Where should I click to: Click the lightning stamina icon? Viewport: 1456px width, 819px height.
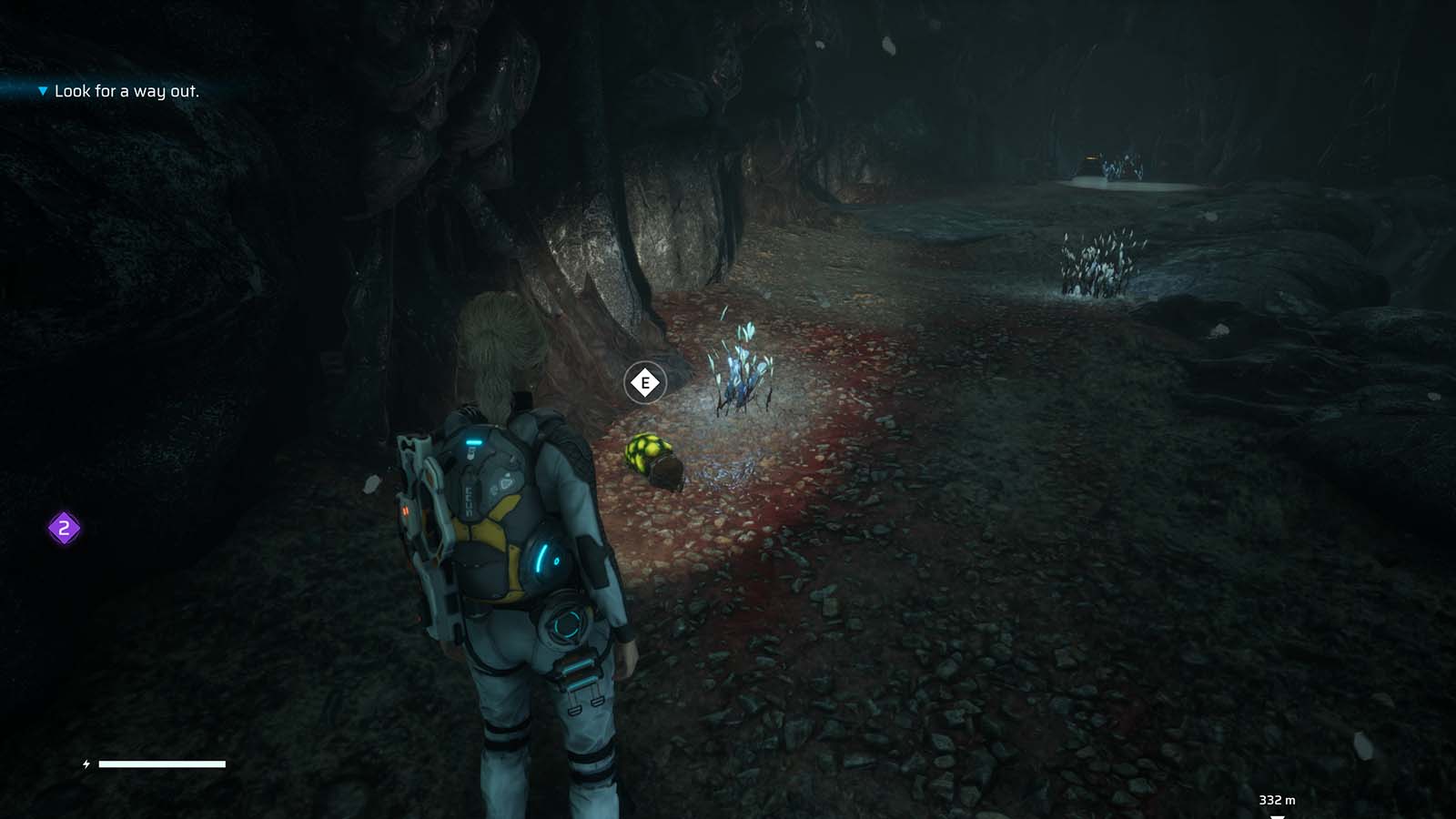click(85, 765)
